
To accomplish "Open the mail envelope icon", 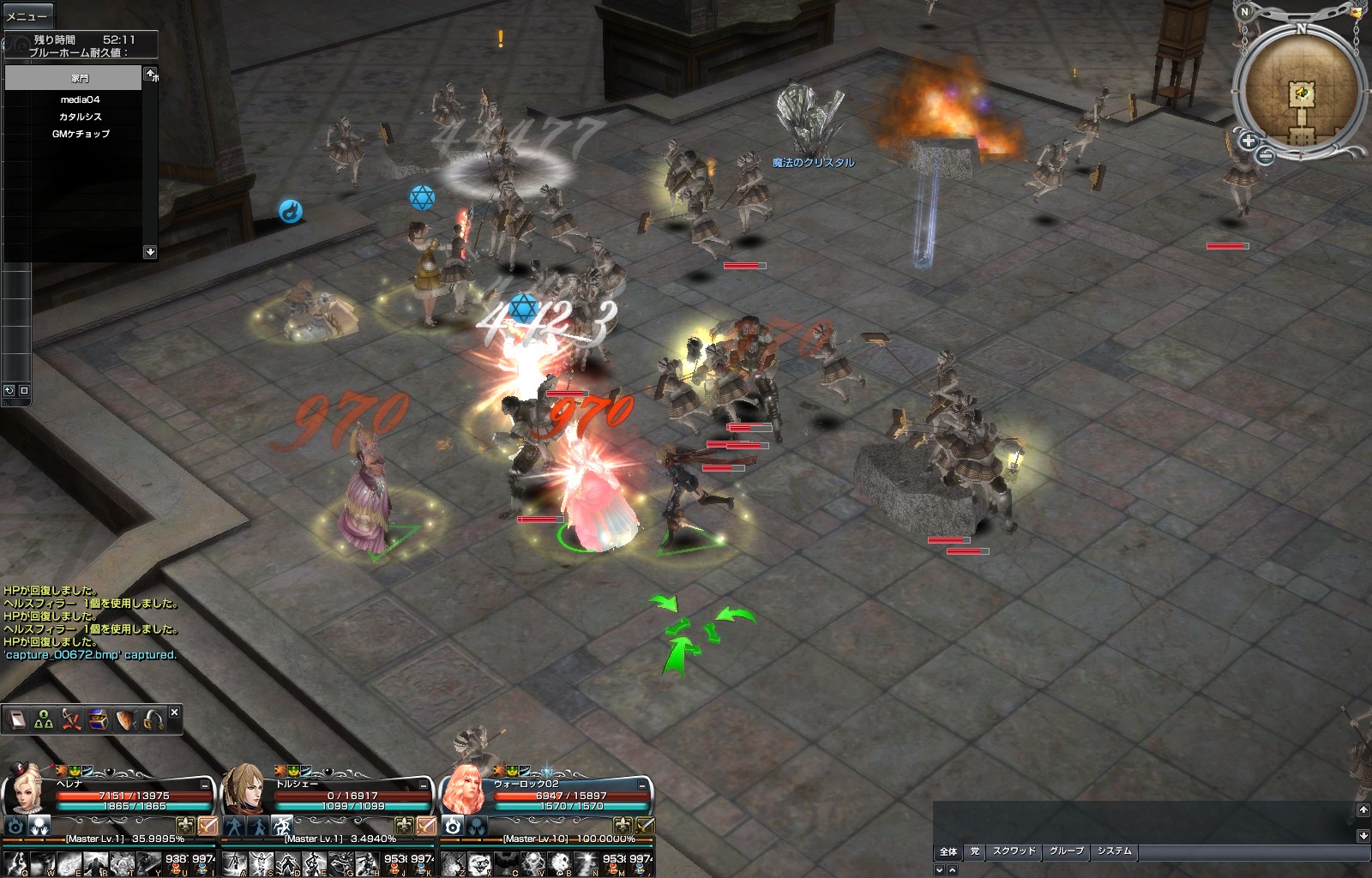I will tap(1356, 13).
